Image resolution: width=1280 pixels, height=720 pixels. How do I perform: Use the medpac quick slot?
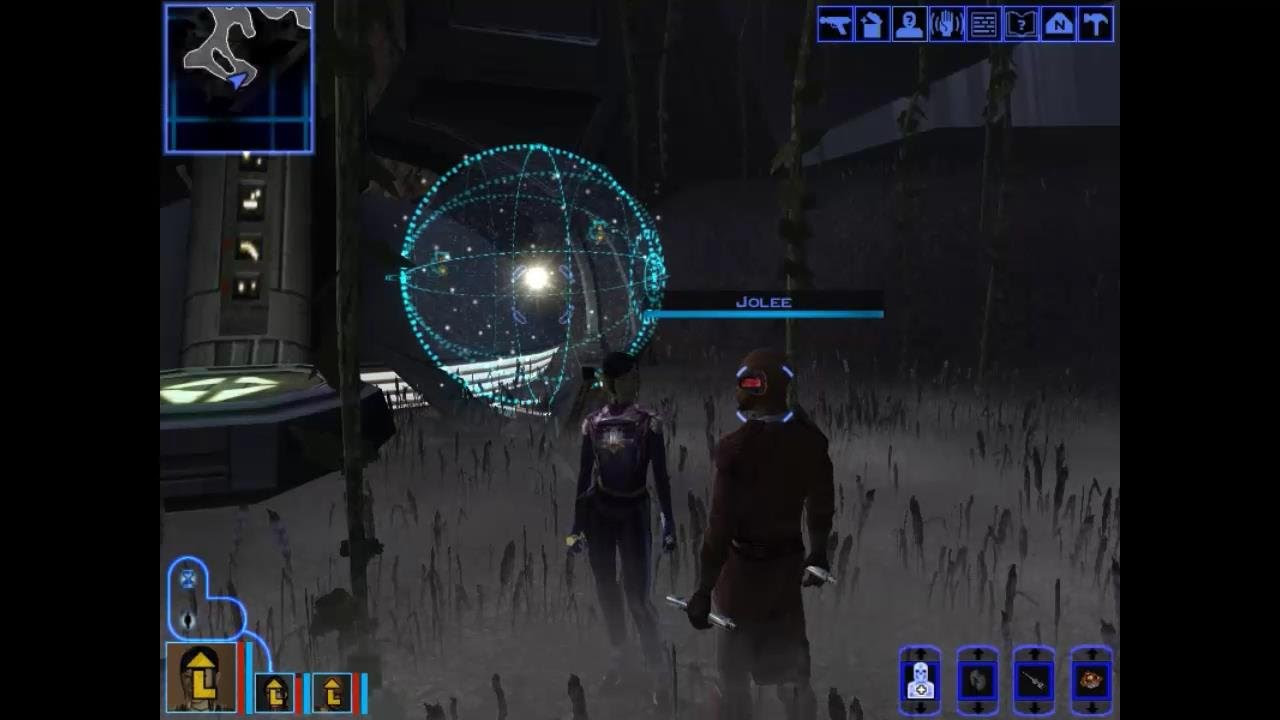click(x=921, y=683)
